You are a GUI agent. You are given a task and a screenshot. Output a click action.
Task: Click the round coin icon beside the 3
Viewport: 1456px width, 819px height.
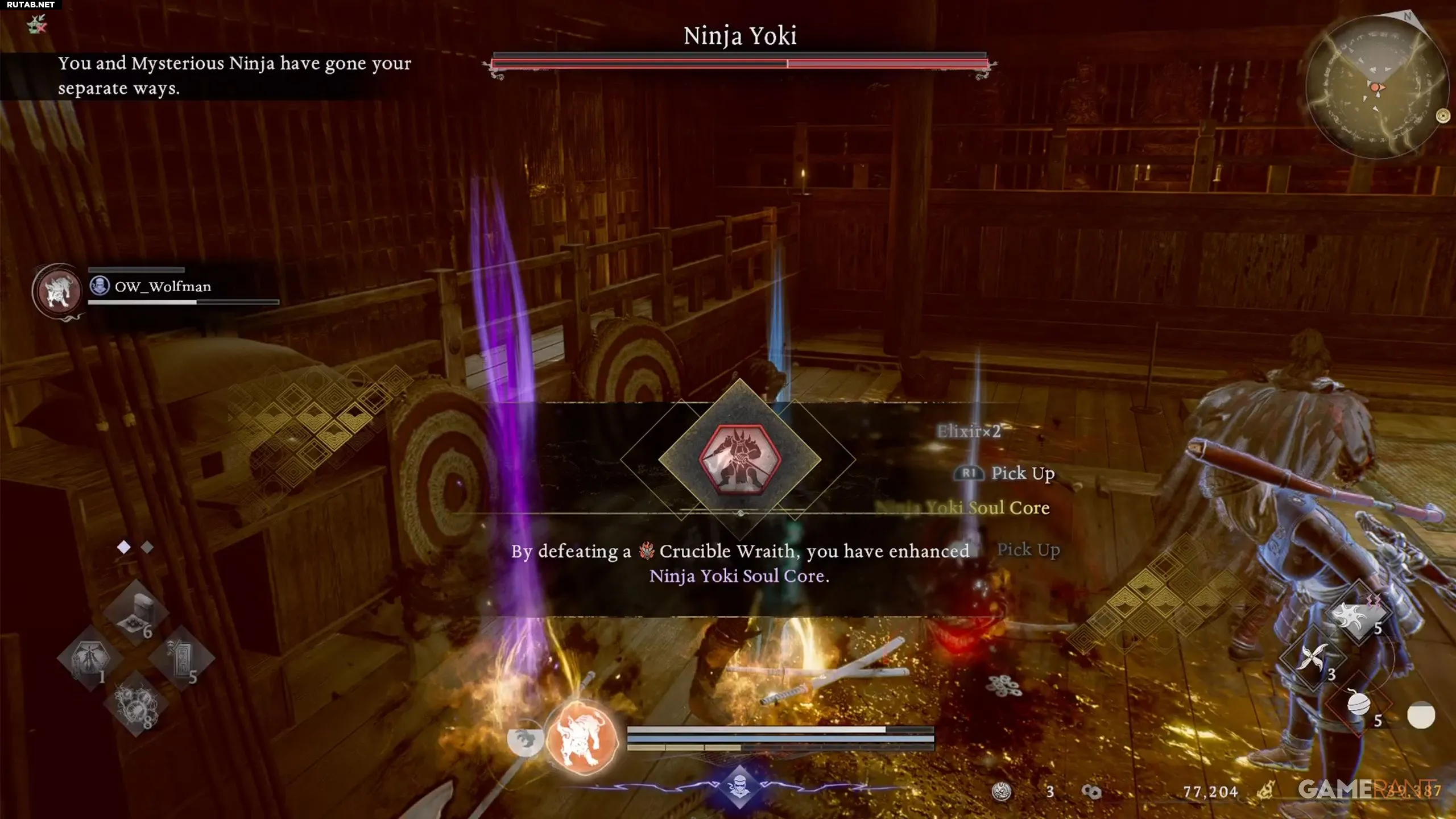click(x=1001, y=792)
